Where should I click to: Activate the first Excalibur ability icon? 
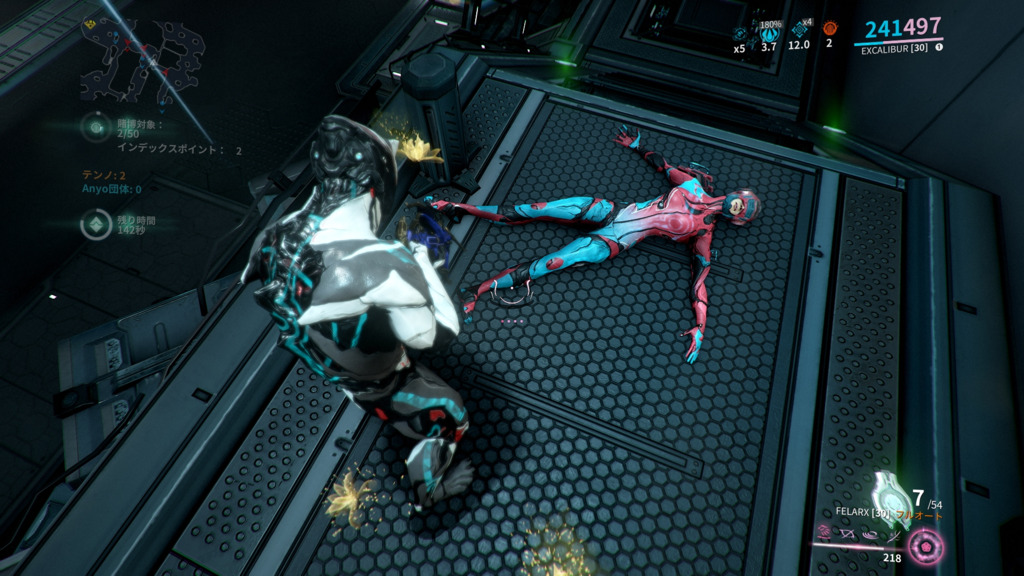(824, 534)
